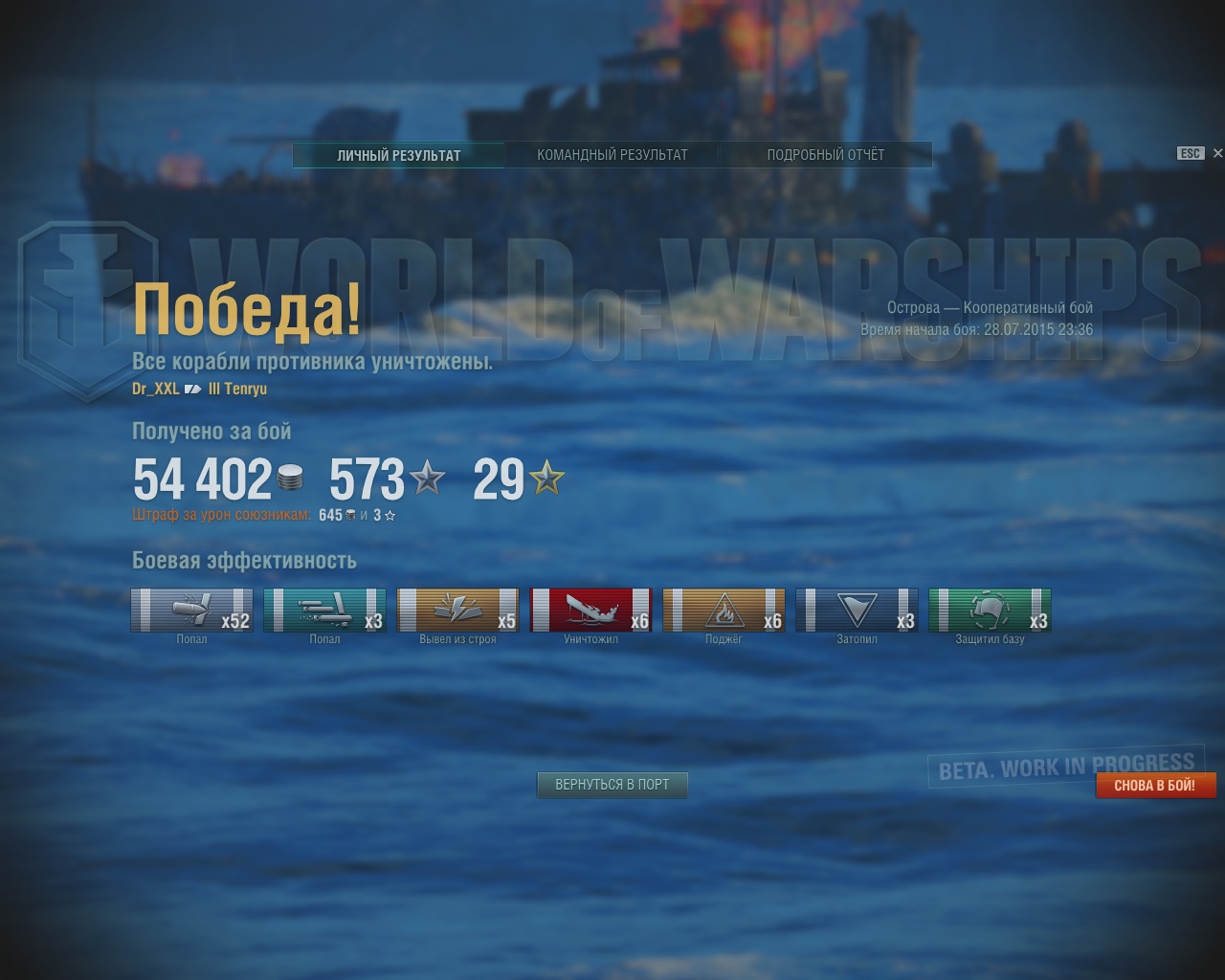Select the Поджёг fire ribbon
The image size is (1225, 980).
pyautogui.click(x=724, y=611)
